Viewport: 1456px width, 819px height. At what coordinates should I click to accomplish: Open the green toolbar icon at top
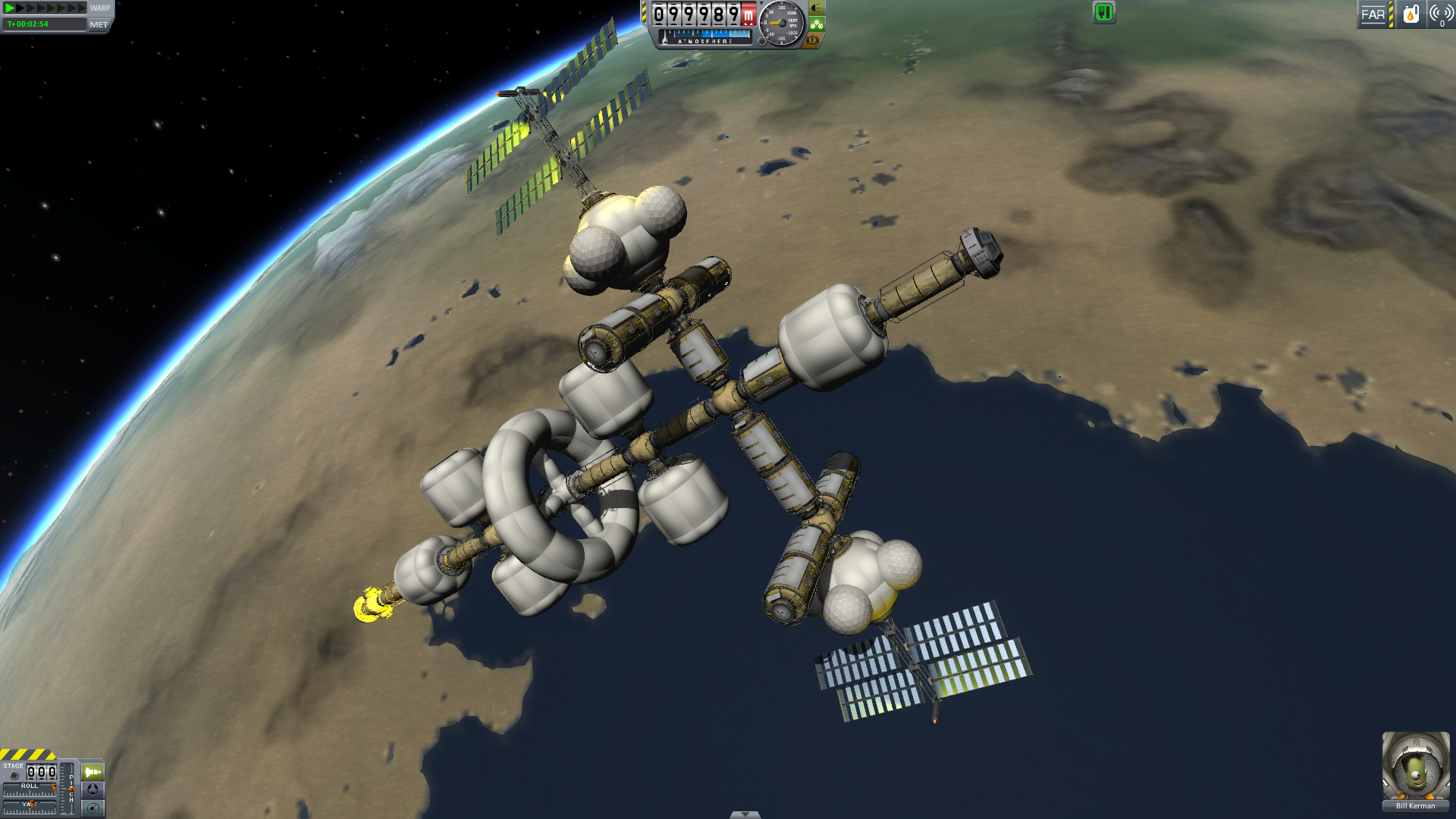coord(1103,12)
